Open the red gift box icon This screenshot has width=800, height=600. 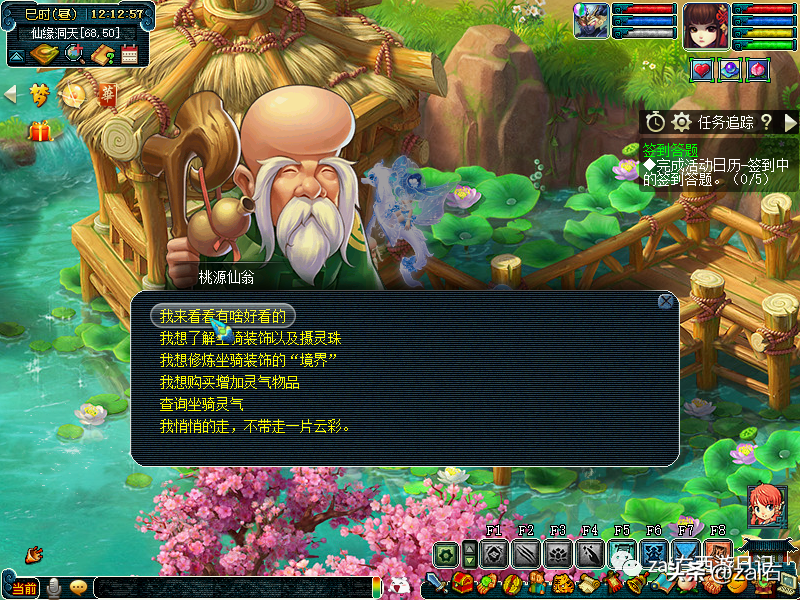[40, 131]
